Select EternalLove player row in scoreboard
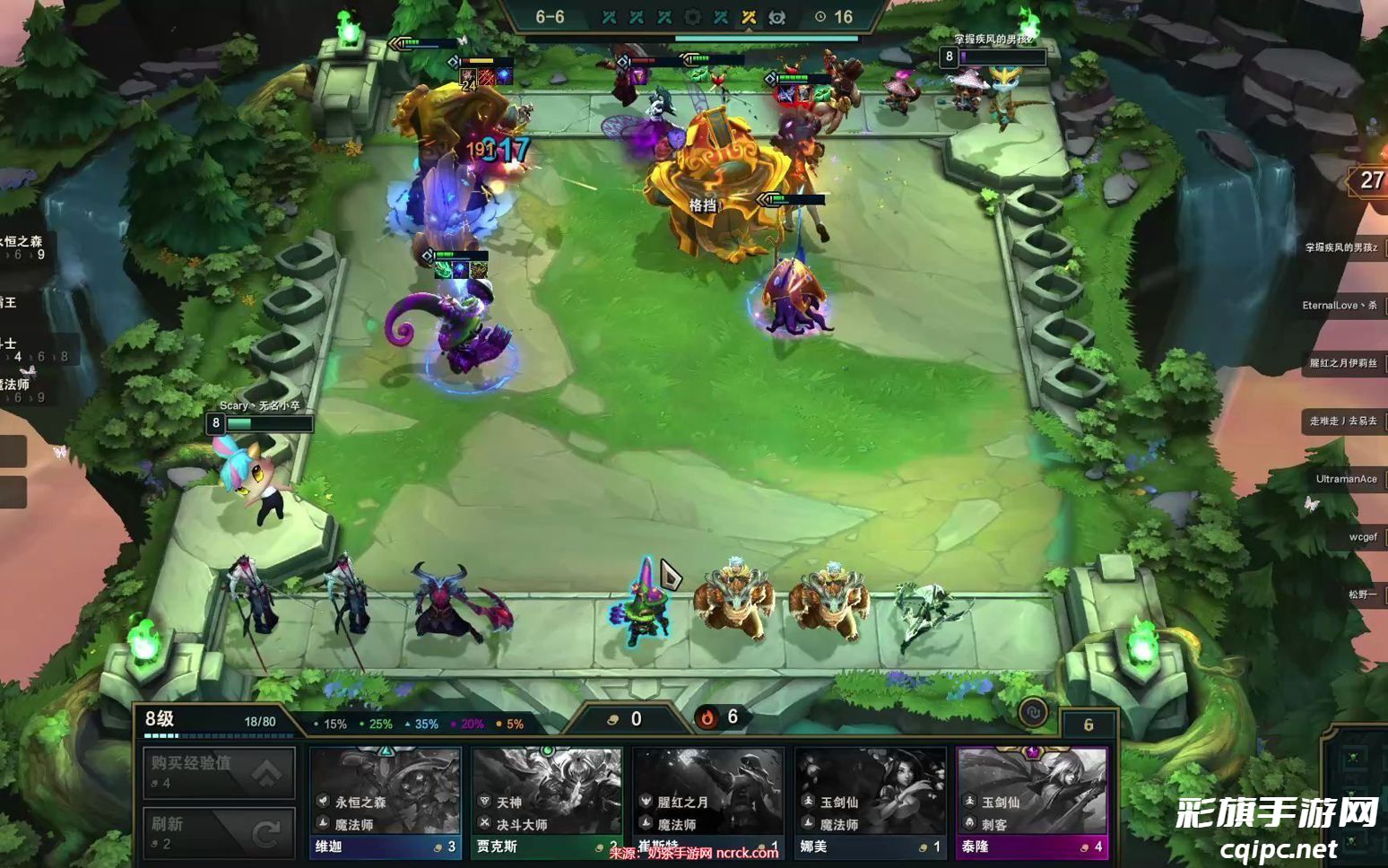The width and height of the screenshot is (1388, 868). point(1341,306)
